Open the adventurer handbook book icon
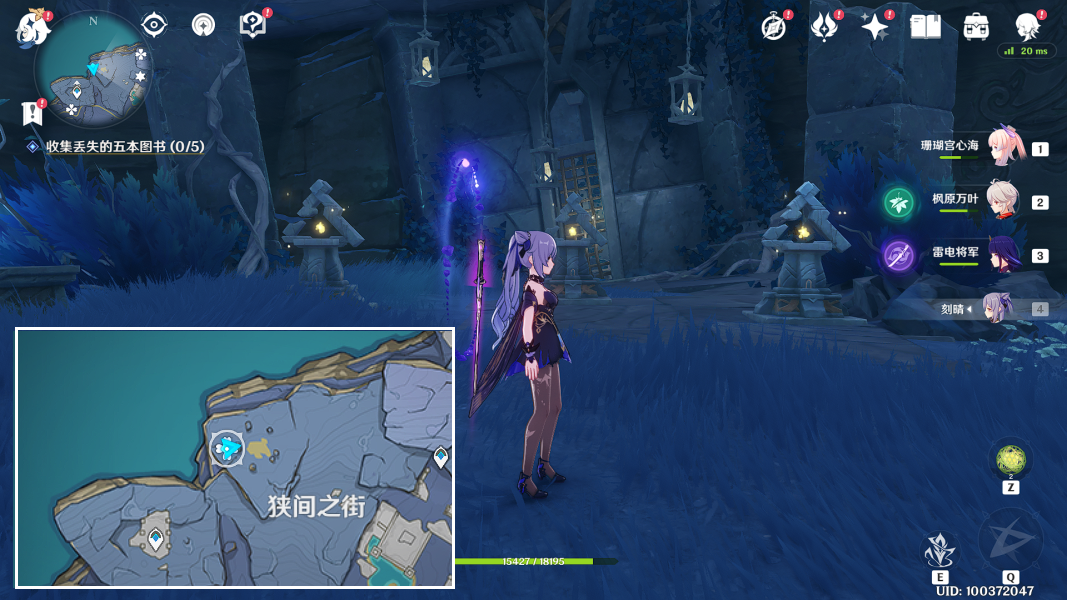Viewport: 1067px width, 600px height. pyautogui.click(x=925, y=27)
